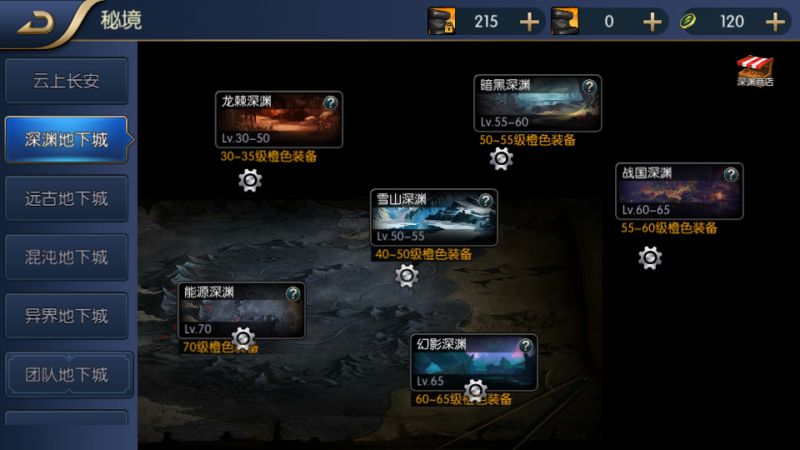
Task: Click the gear under 龙棘深渊
Action: pos(250,180)
